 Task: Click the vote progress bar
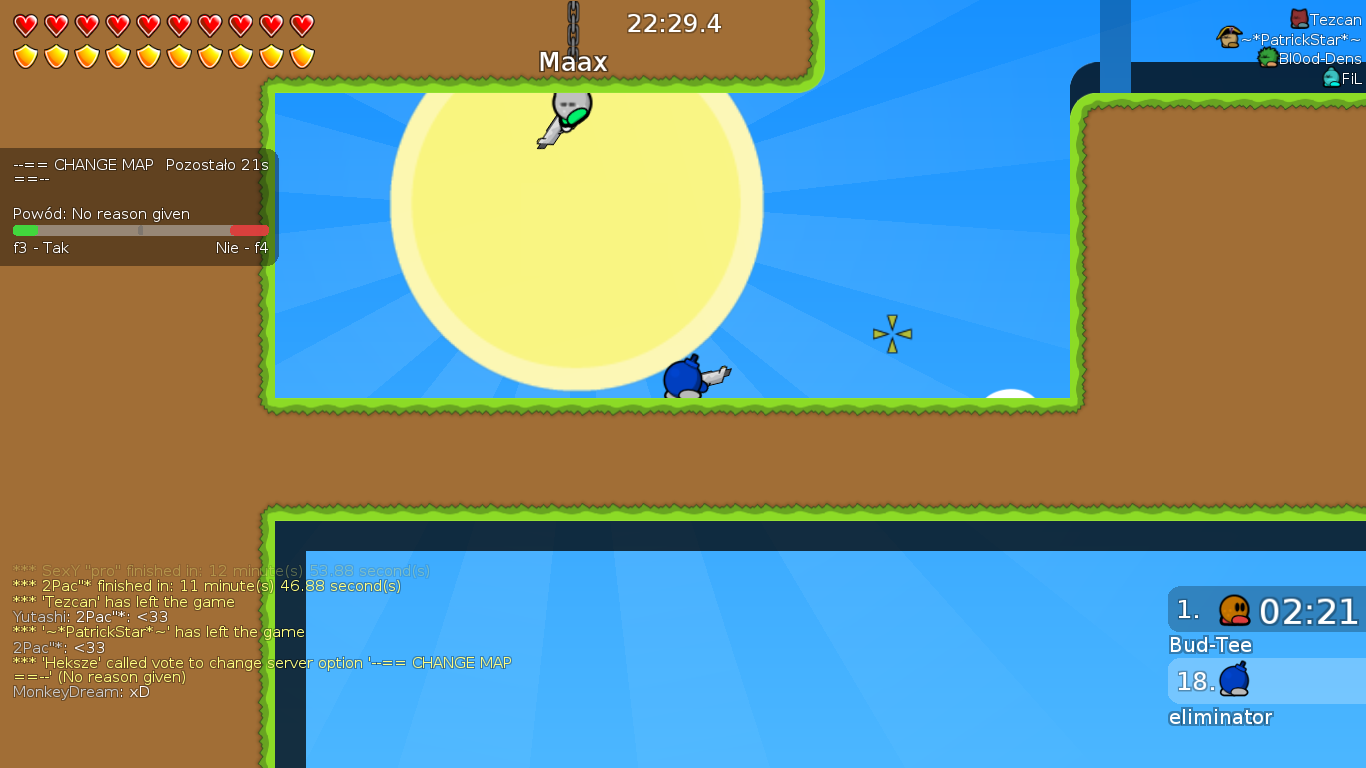(139, 230)
